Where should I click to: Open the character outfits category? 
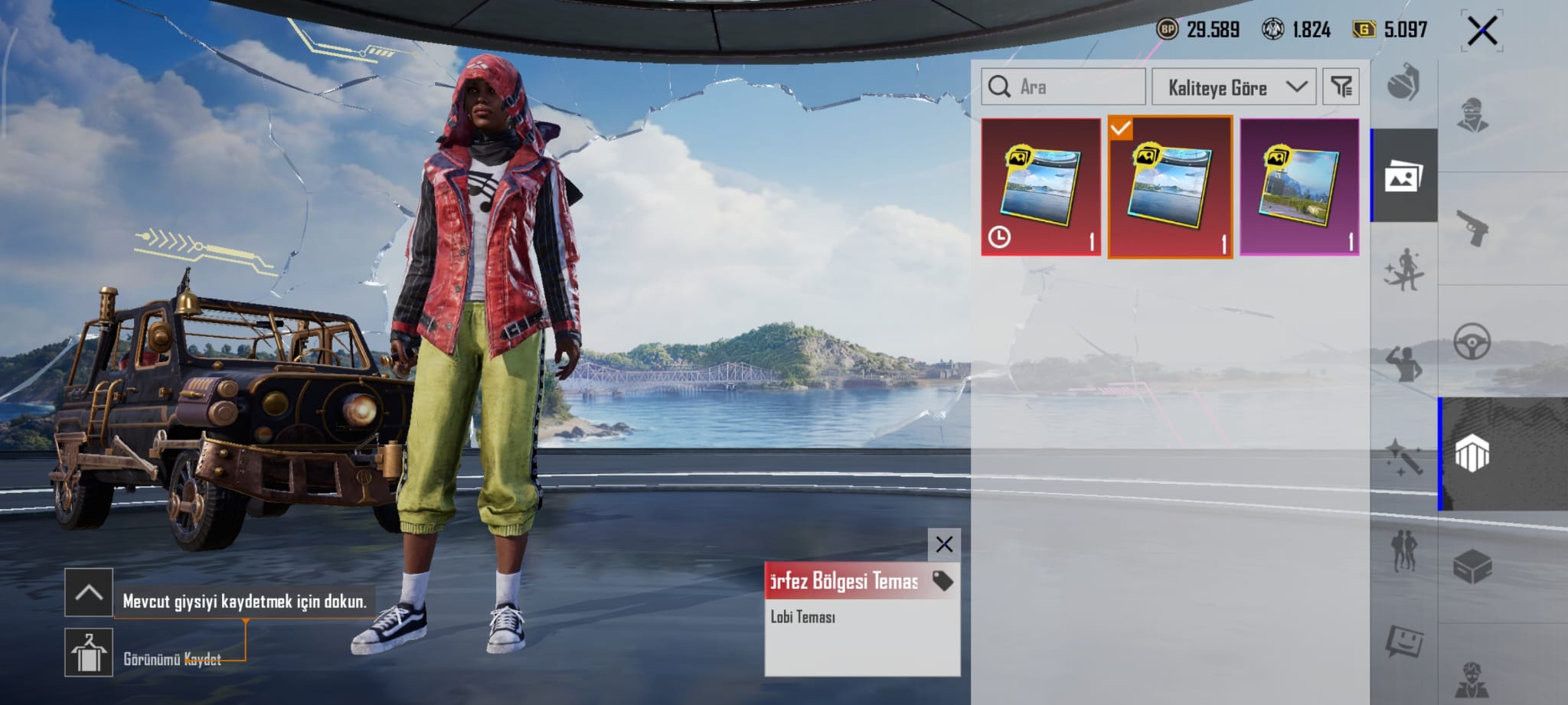(1472, 115)
